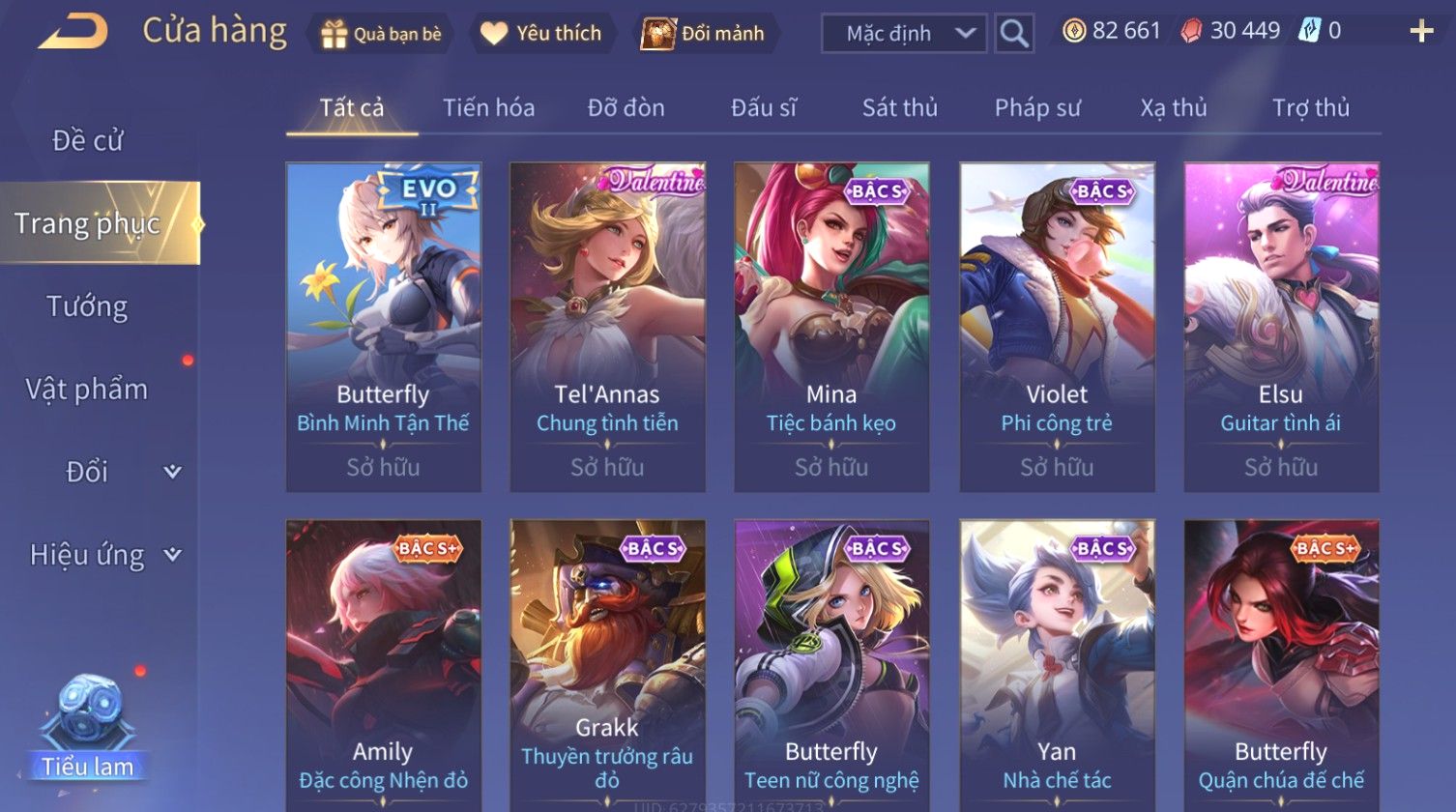1456x812 pixels.
Task: Choose the Violet Phi công trẻ skin
Action: pos(1057,327)
